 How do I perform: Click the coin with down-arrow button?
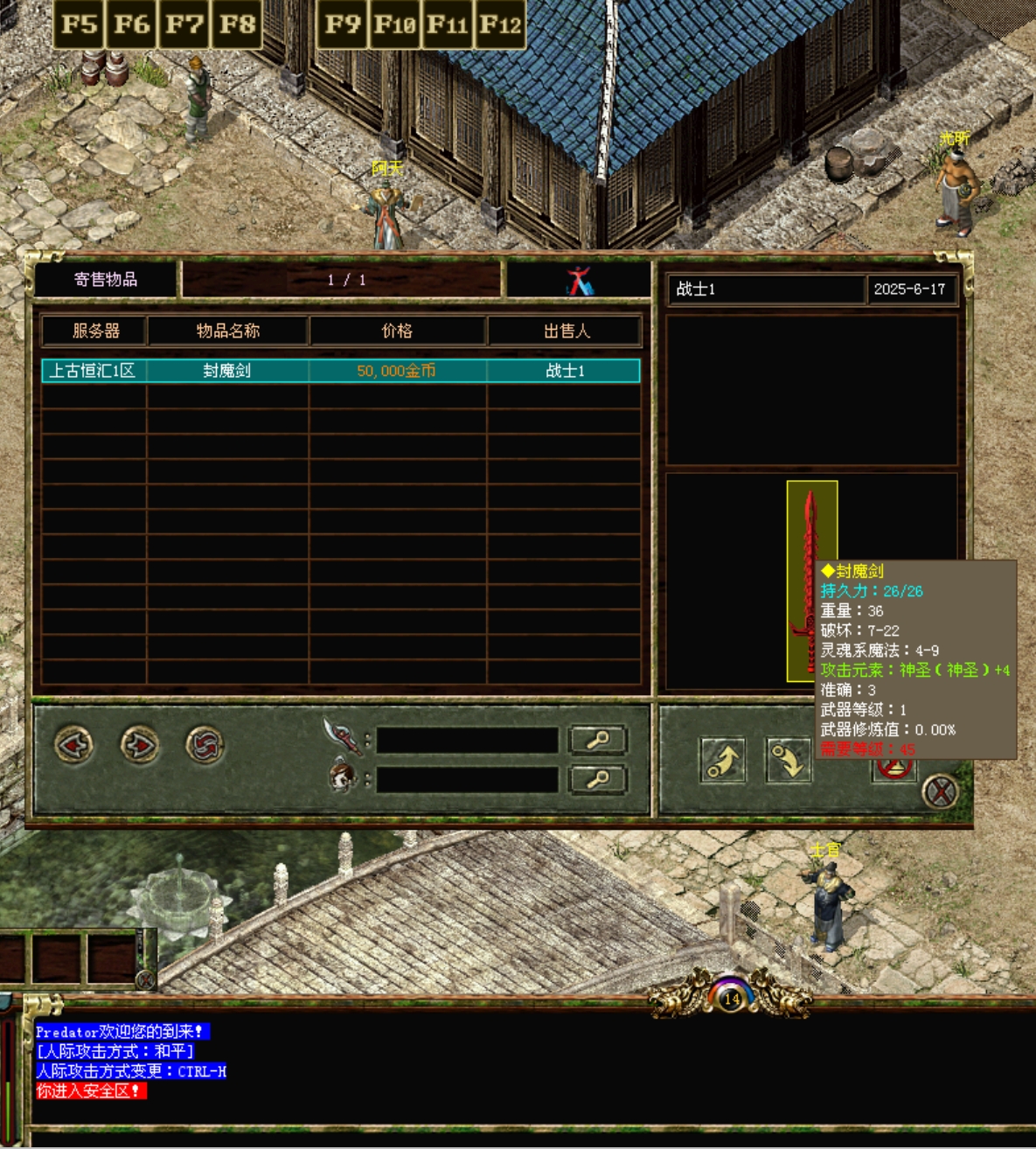[789, 761]
